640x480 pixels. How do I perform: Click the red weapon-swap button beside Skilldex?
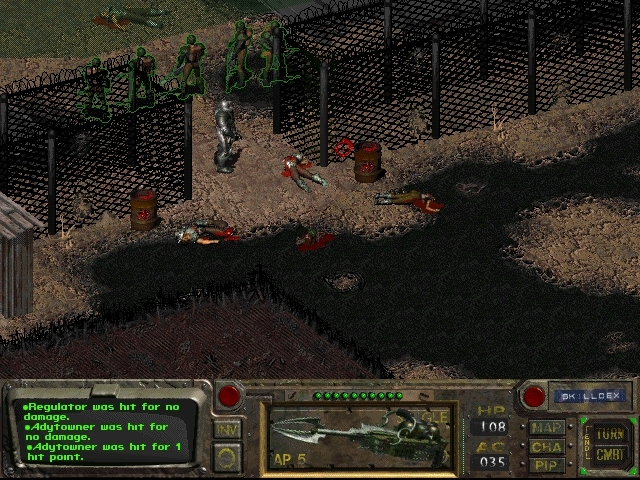pos(535,395)
